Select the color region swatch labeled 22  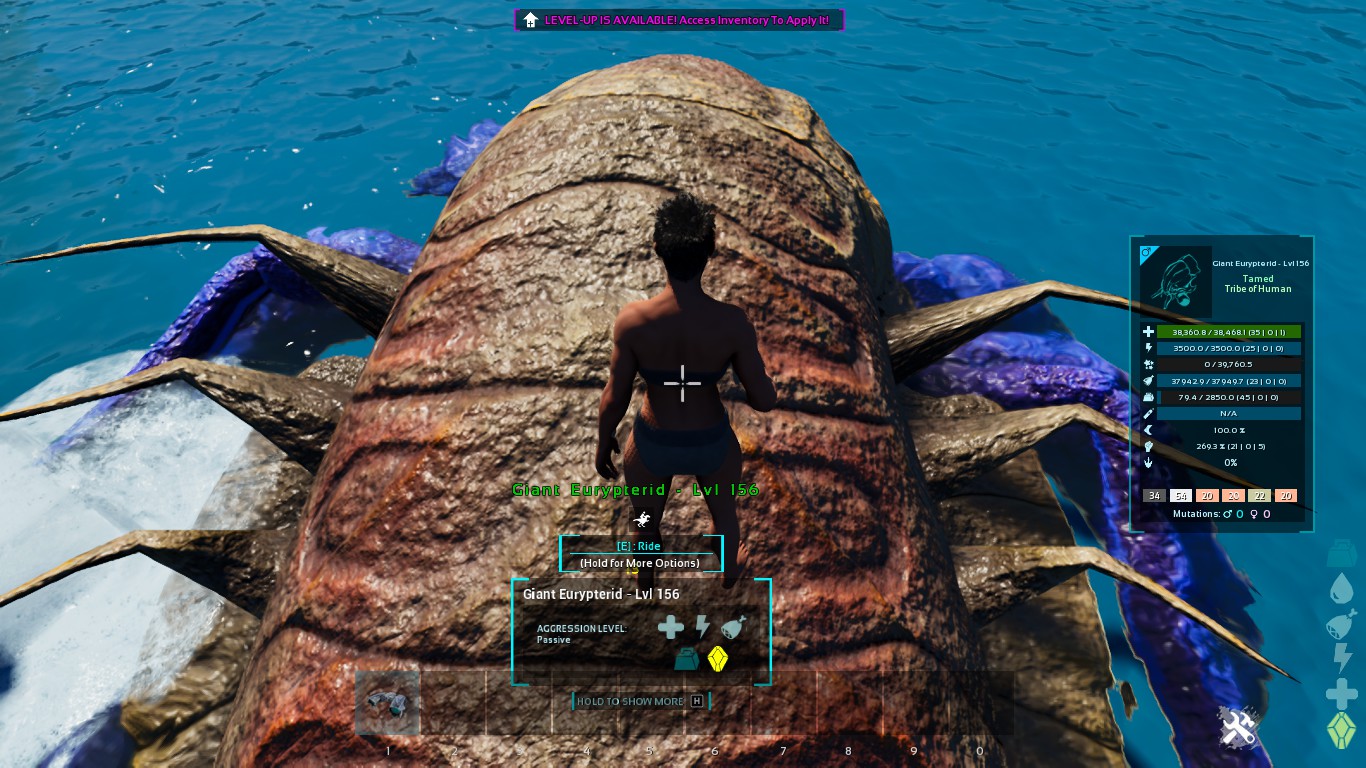(1259, 496)
